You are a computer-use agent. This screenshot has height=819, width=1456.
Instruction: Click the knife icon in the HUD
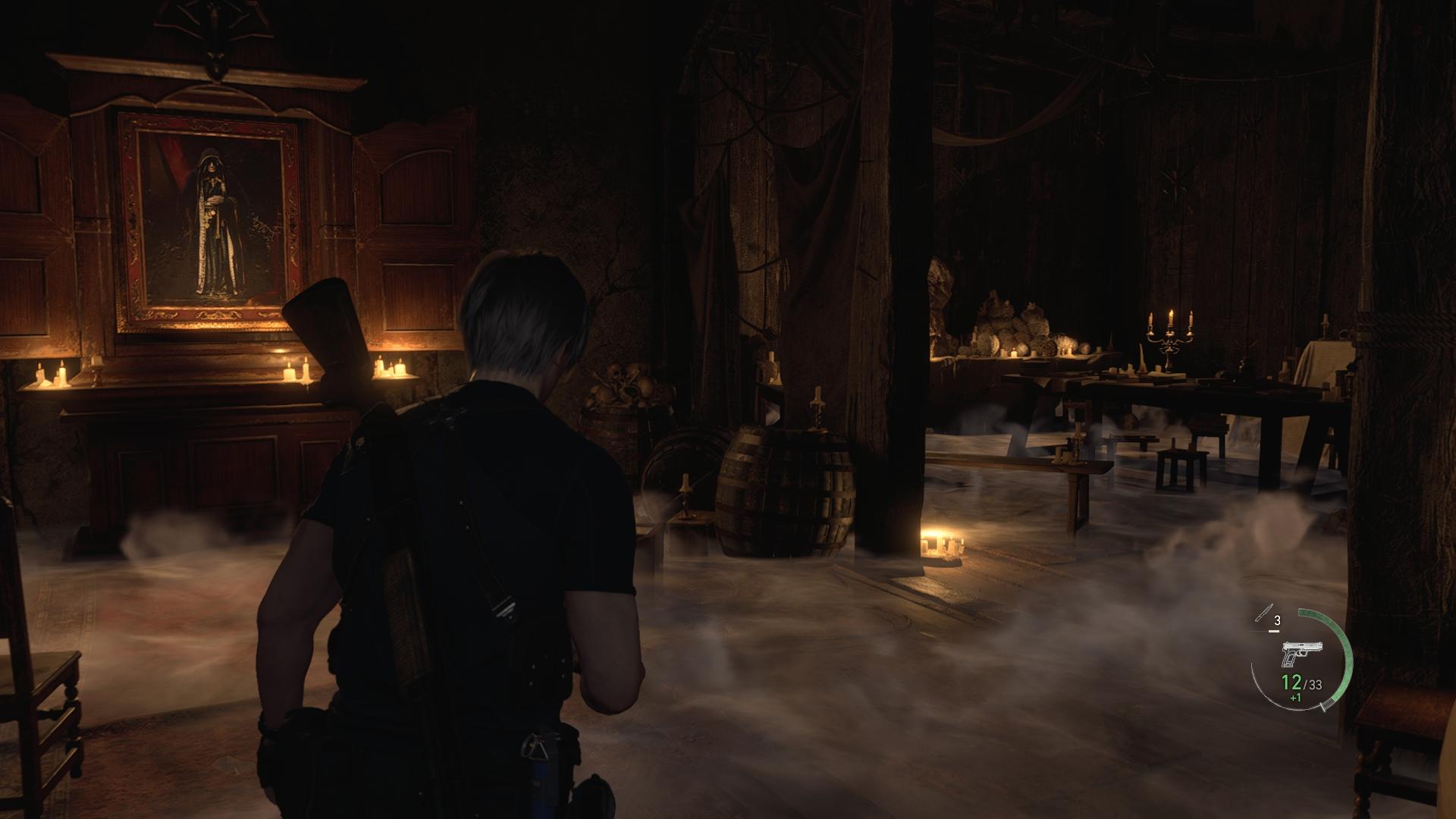tap(1263, 616)
